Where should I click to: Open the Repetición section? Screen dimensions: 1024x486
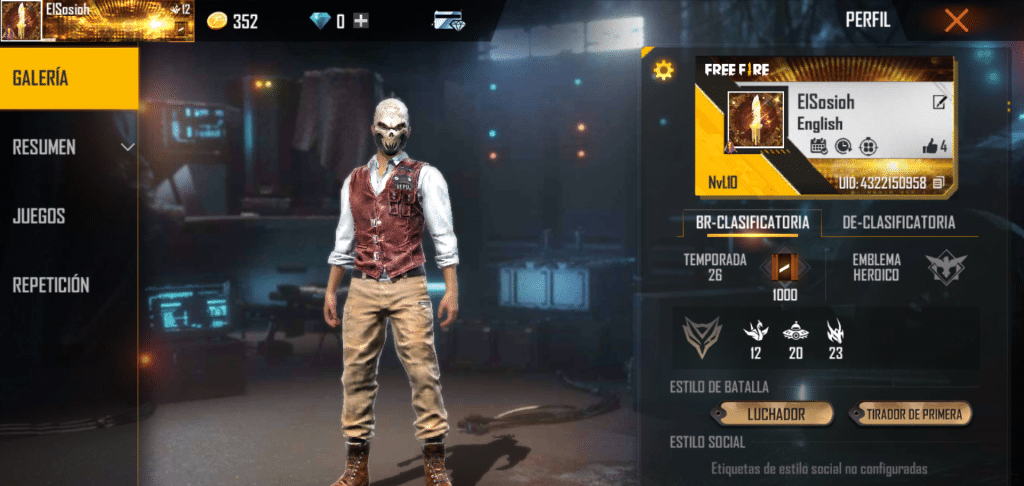(51, 285)
